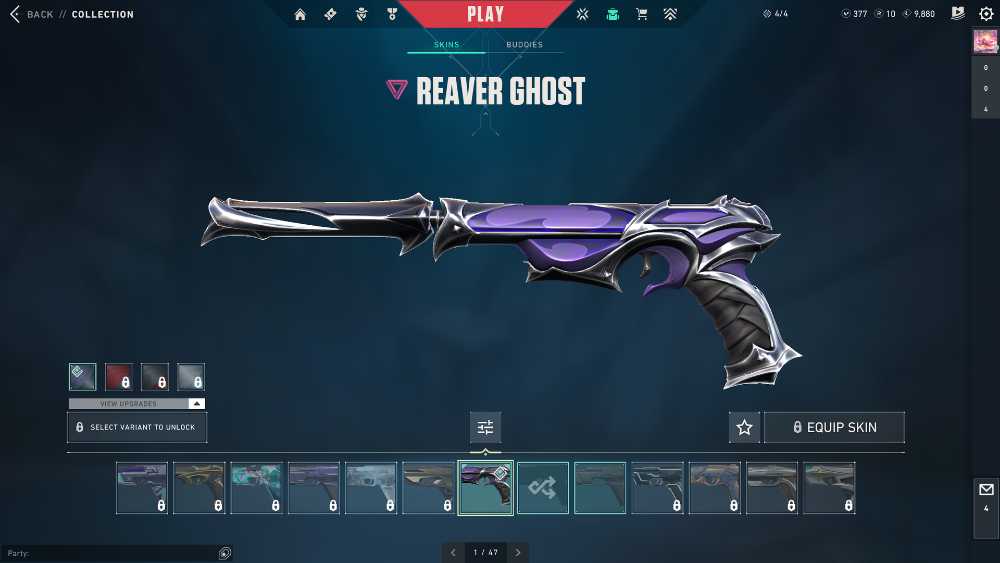Select the random shuffle skin tile
This screenshot has width=1000, height=563.
point(543,488)
